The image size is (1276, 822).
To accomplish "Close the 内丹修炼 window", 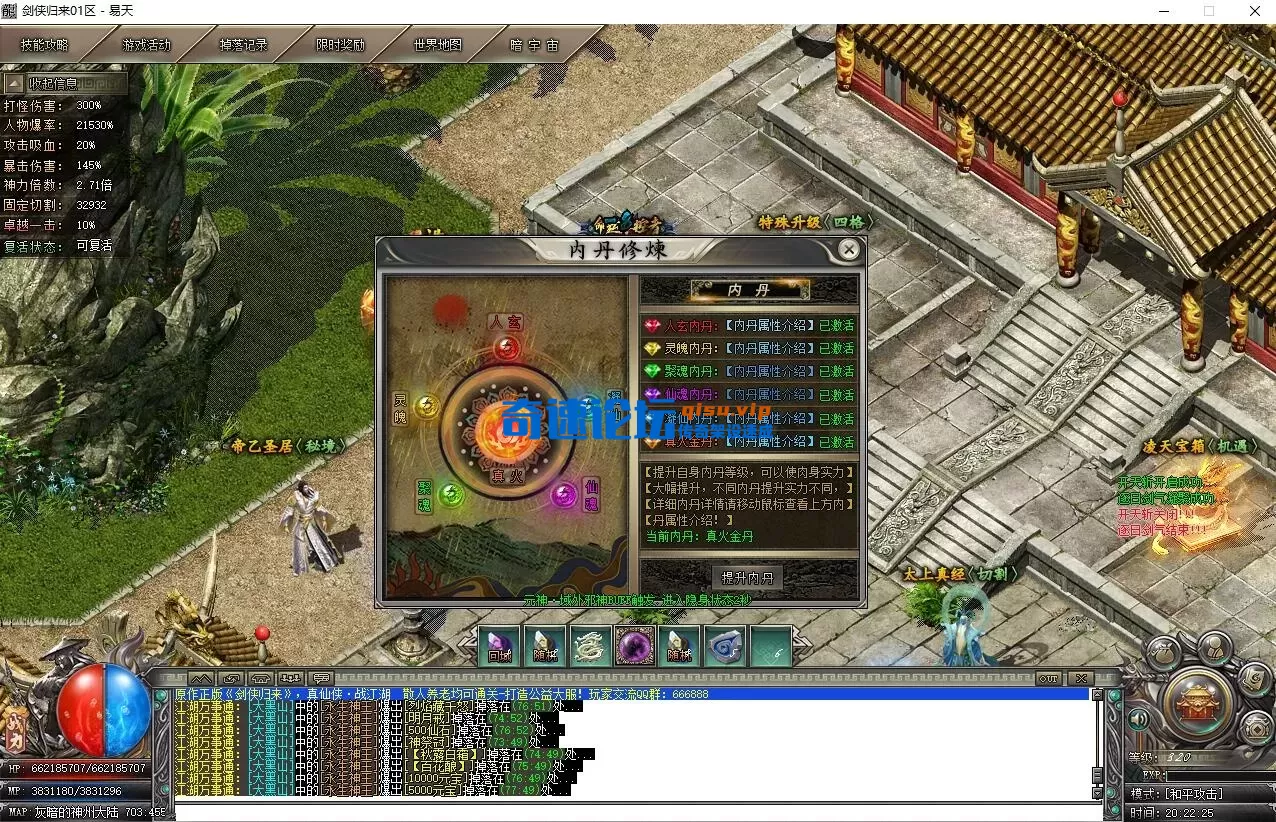I will (848, 249).
